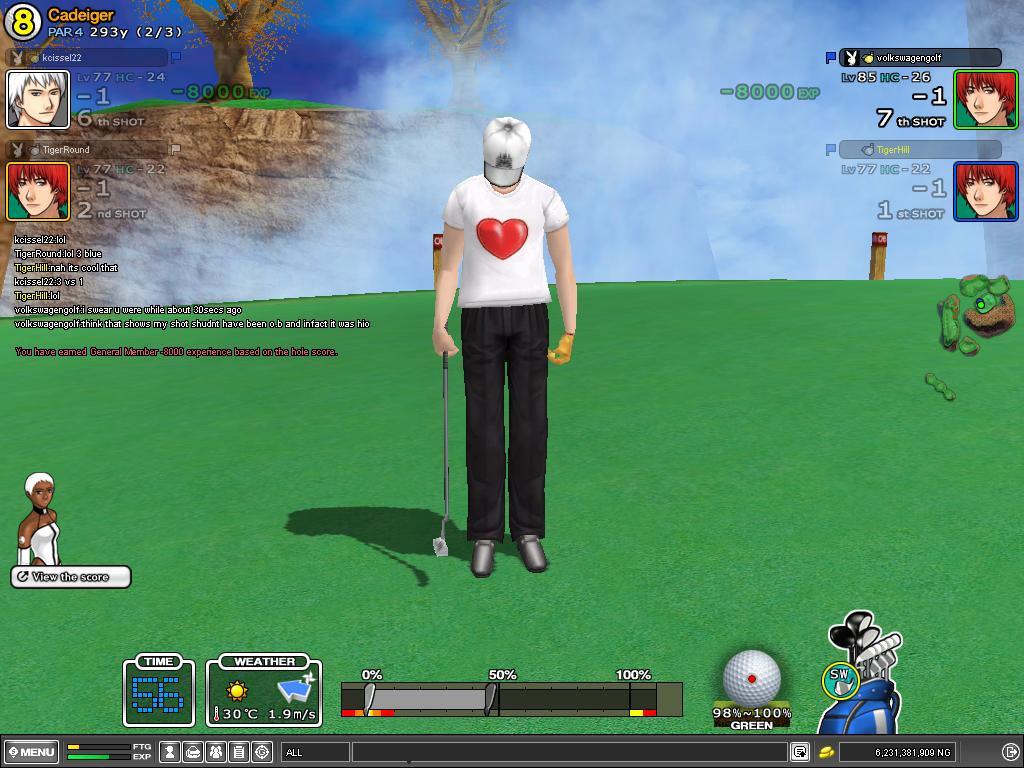1024x768 pixels.
Task: Open the clipboard list icon
Action: (239, 752)
